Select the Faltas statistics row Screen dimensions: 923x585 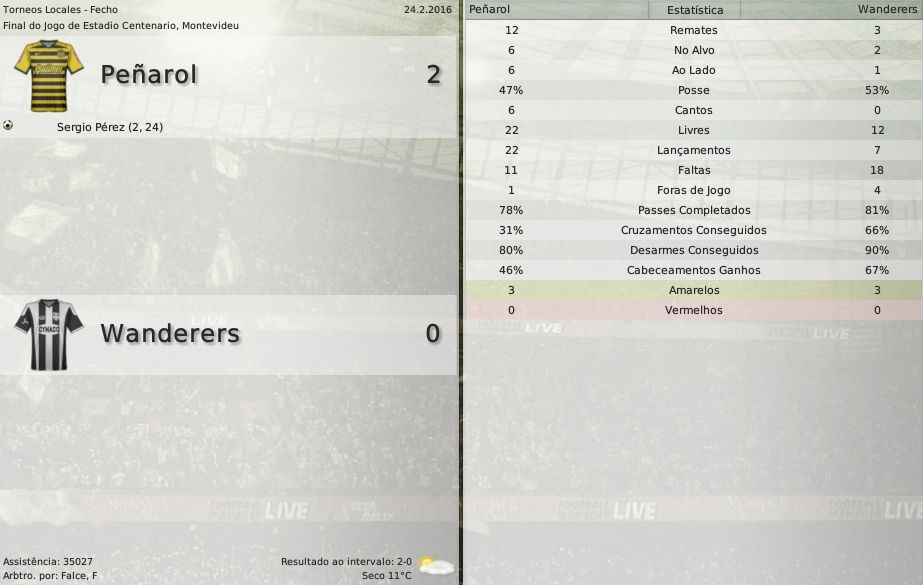pyautogui.click(x=694, y=170)
